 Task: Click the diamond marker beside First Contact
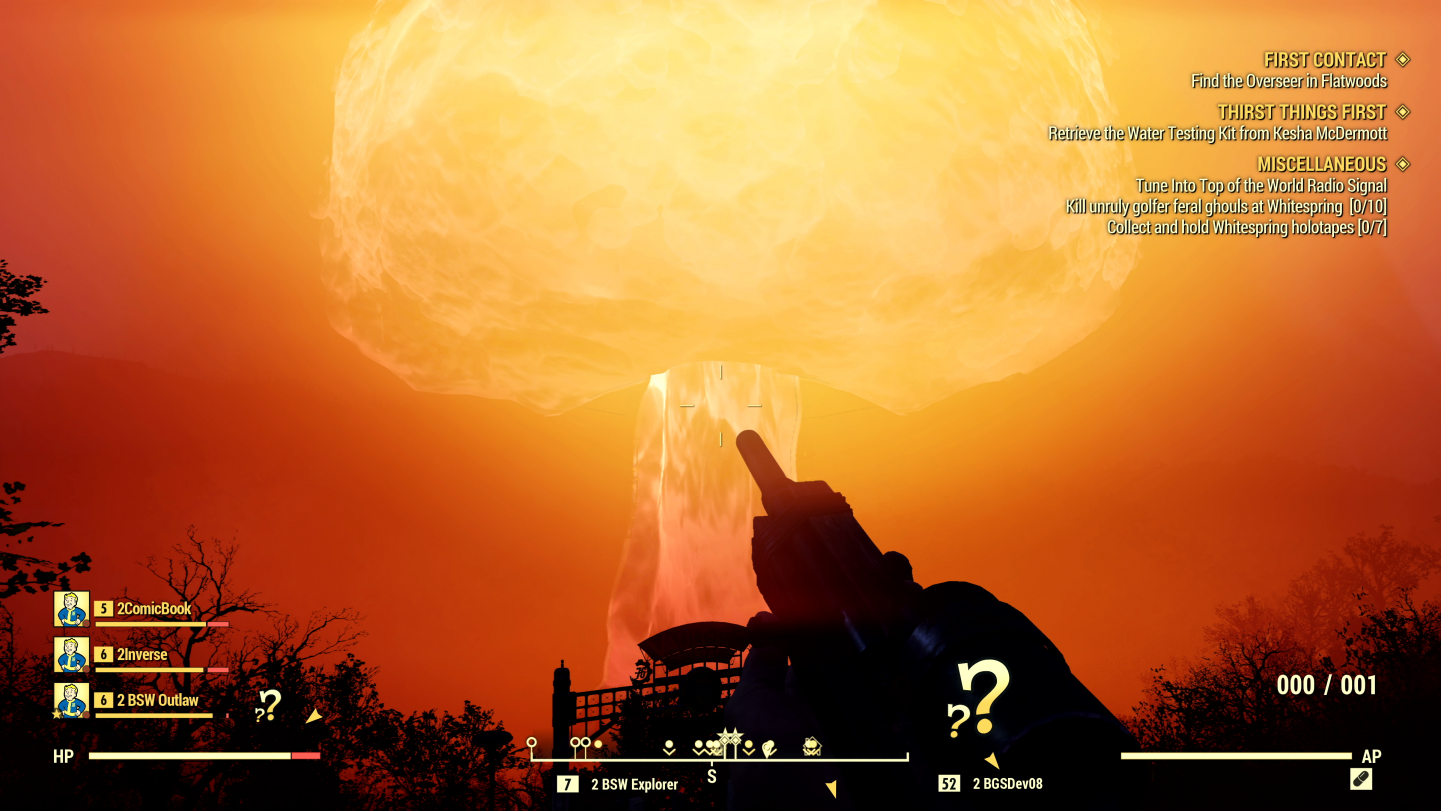1402,60
